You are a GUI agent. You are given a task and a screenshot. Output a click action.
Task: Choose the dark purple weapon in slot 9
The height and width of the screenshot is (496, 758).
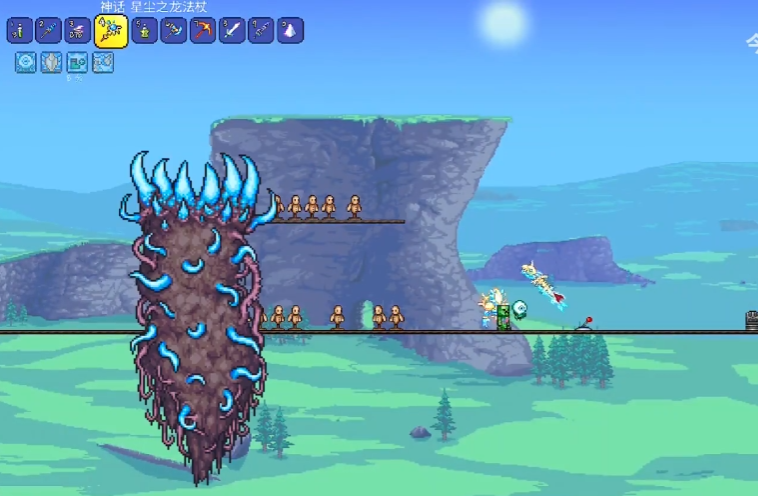click(x=261, y=31)
